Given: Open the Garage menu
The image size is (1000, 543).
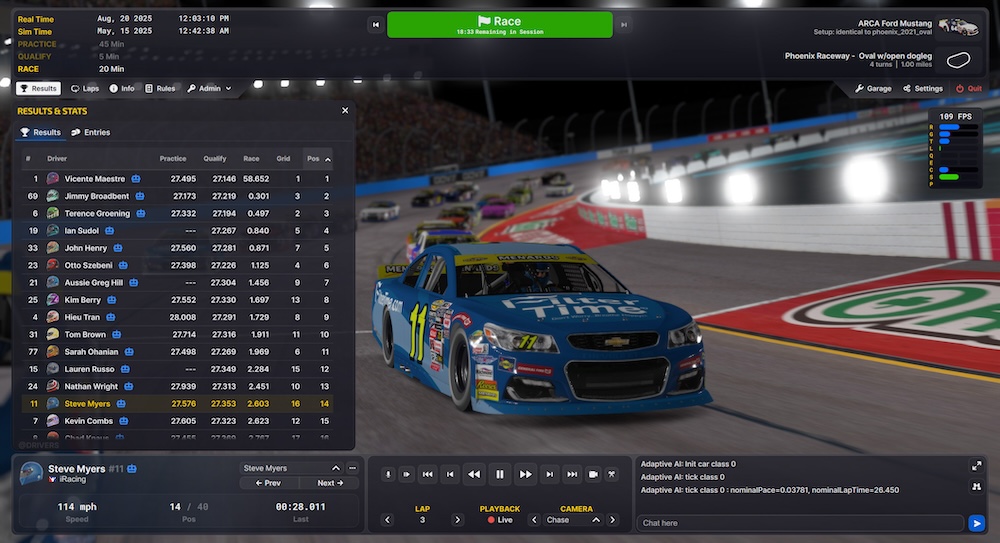Looking at the screenshot, I should [873, 88].
